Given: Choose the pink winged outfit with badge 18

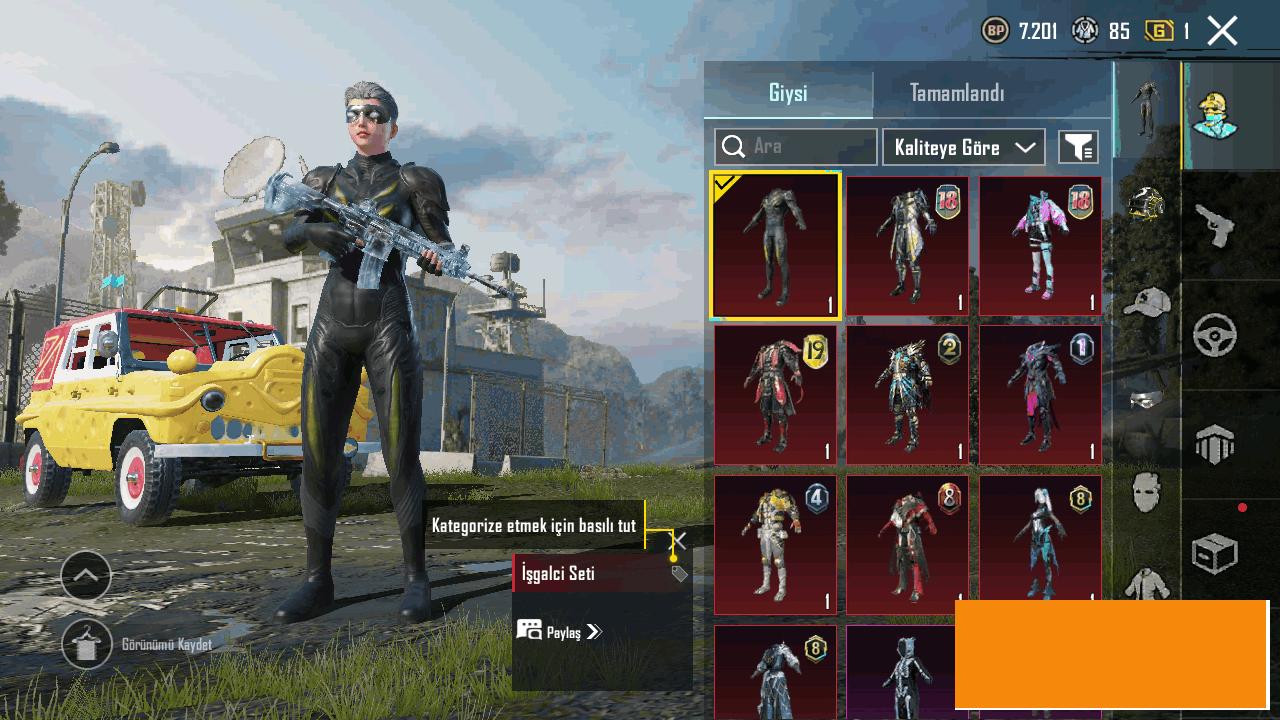Looking at the screenshot, I should (x=1040, y=245).
